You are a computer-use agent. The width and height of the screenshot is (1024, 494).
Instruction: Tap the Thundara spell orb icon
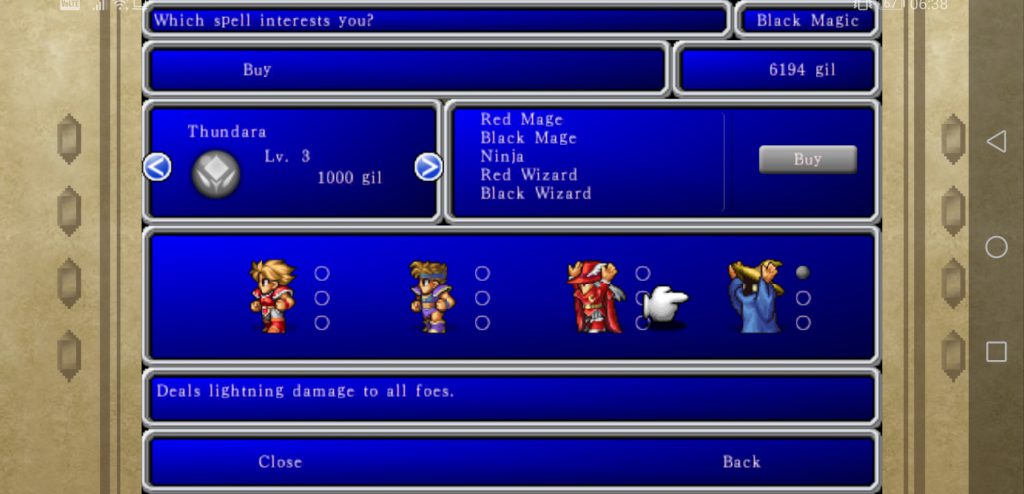[x=216, y=174]
